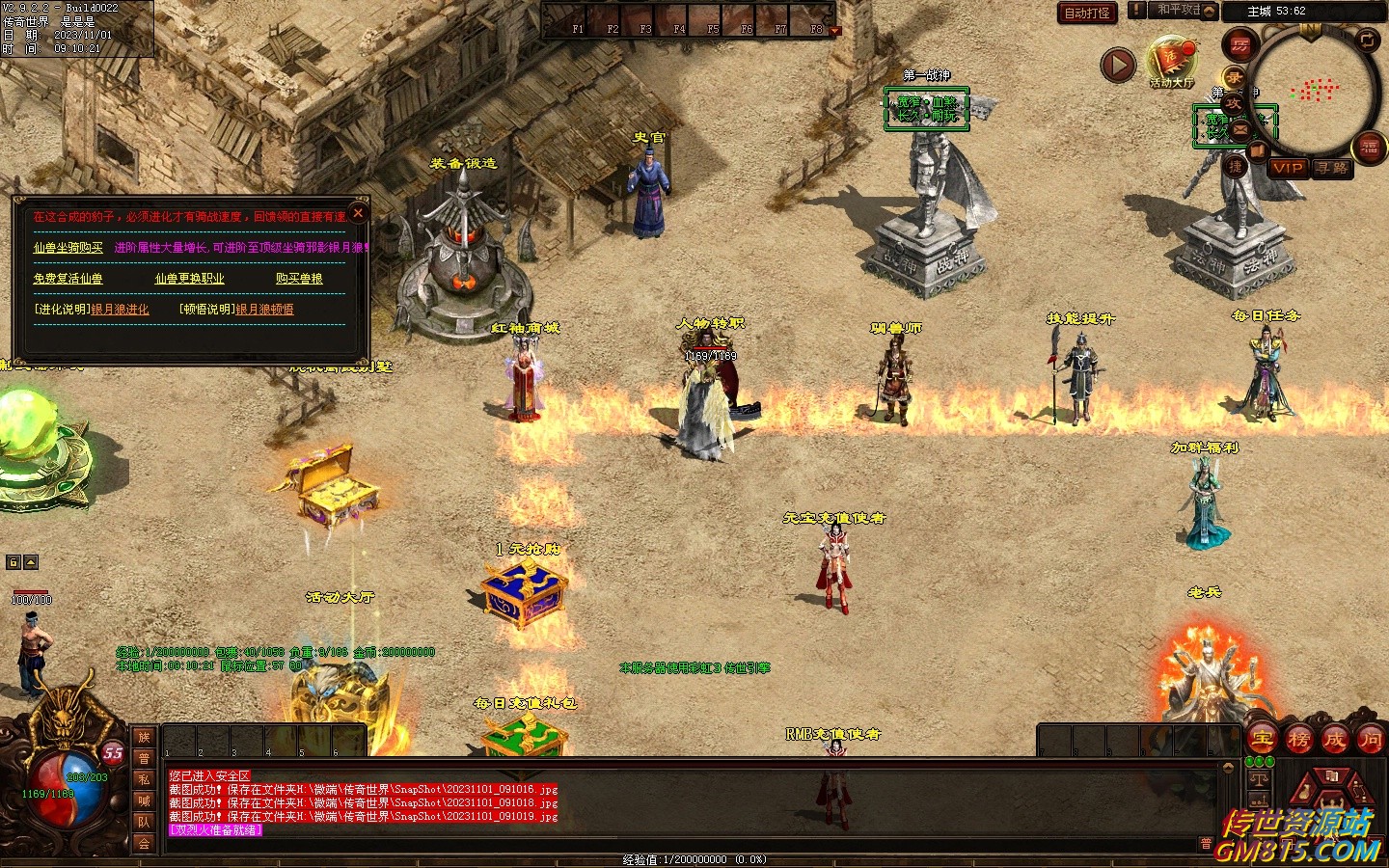Viewport: 1389px width, 868px height.
Task: Open the 榜 rankings orb button
Action: 1298,740
